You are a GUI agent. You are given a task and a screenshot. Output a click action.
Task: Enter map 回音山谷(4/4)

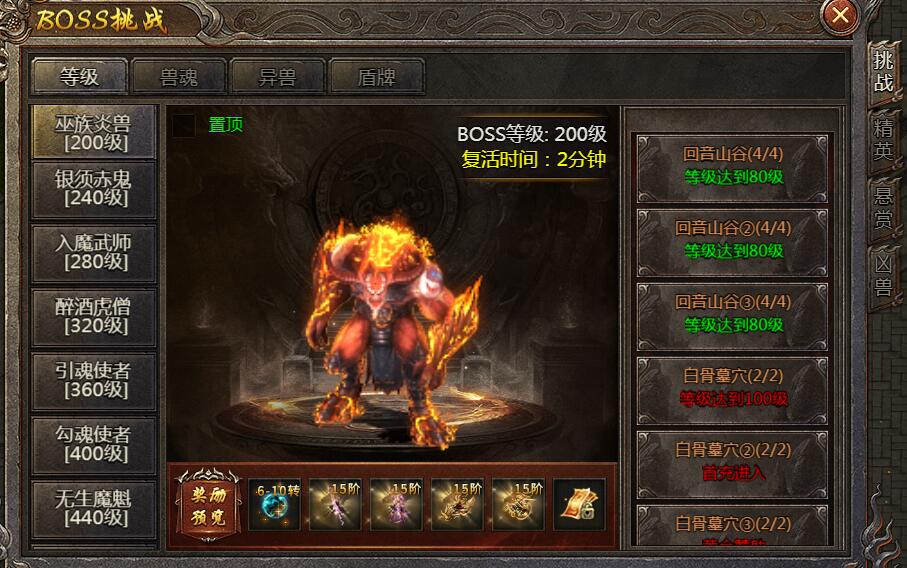point(734,166)
